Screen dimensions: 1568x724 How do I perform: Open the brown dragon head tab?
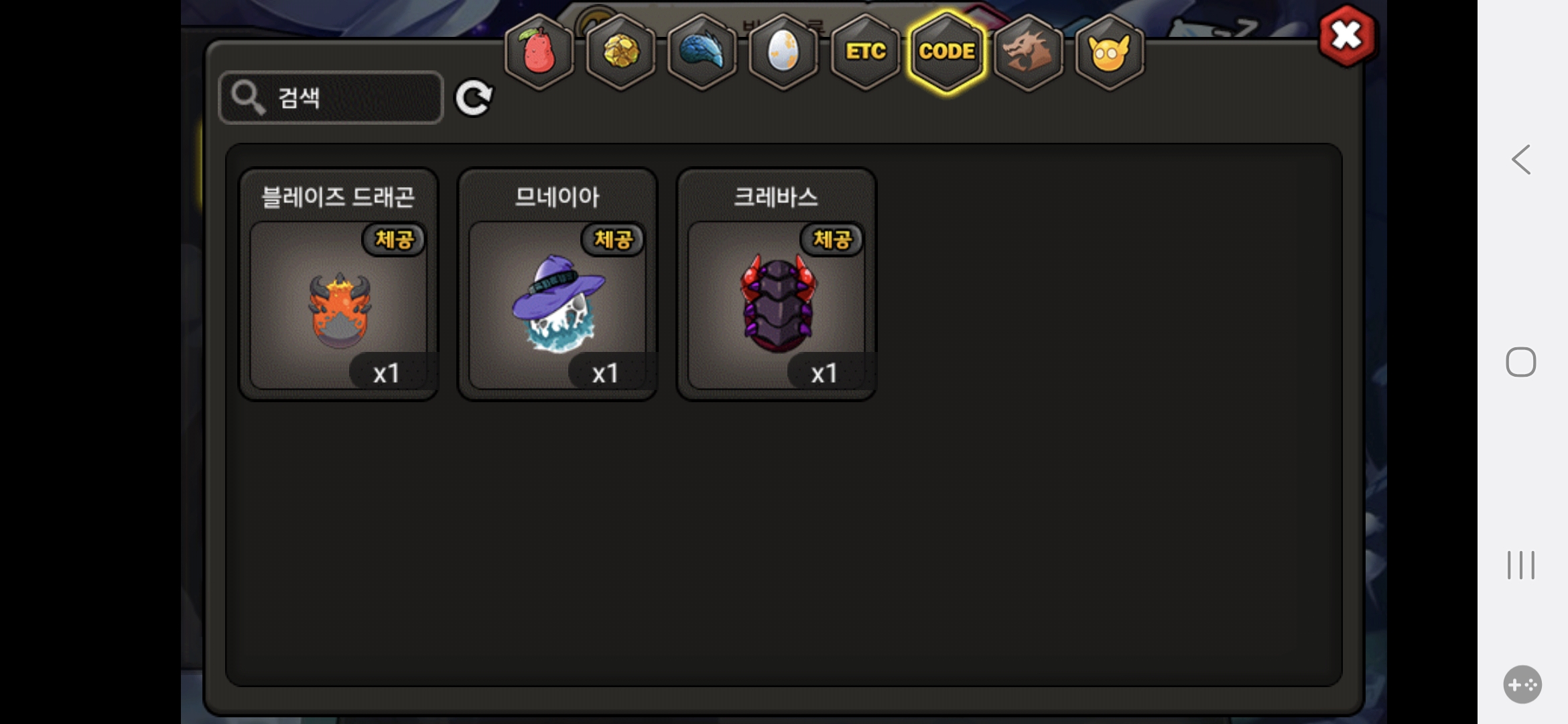[x=1029, y=52]
